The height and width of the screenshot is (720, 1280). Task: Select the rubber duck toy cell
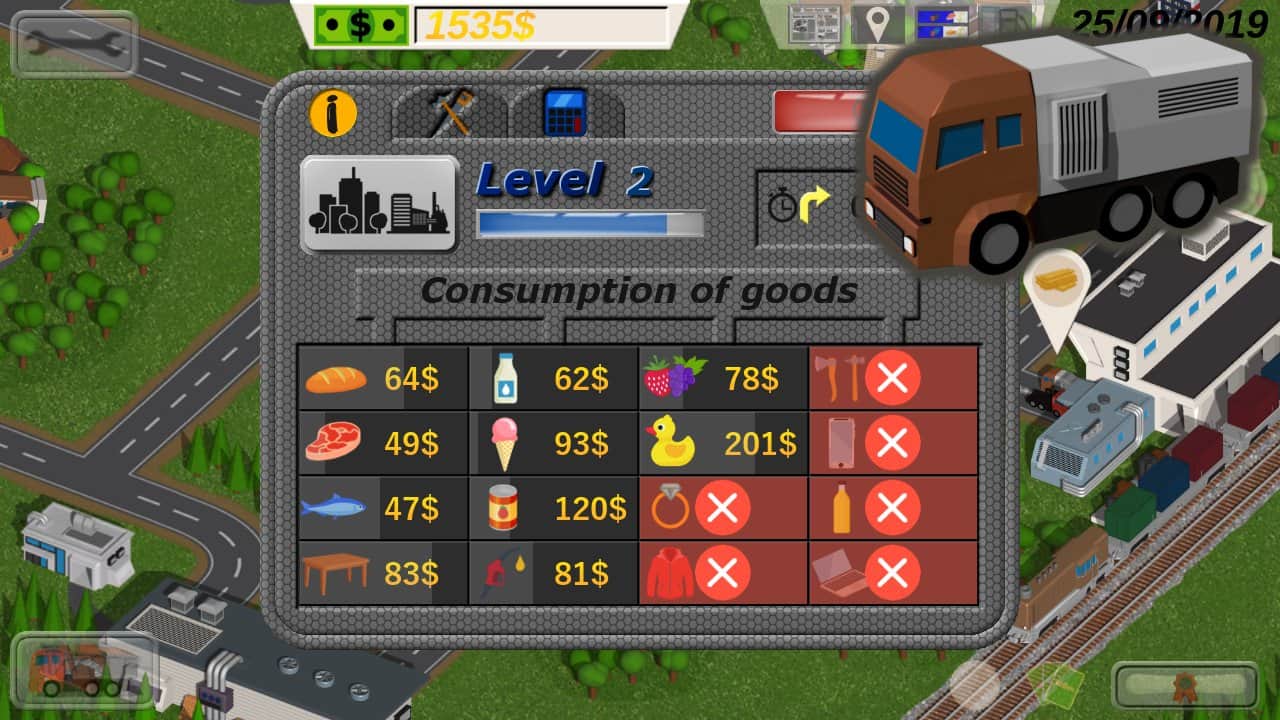coord(723,443)
